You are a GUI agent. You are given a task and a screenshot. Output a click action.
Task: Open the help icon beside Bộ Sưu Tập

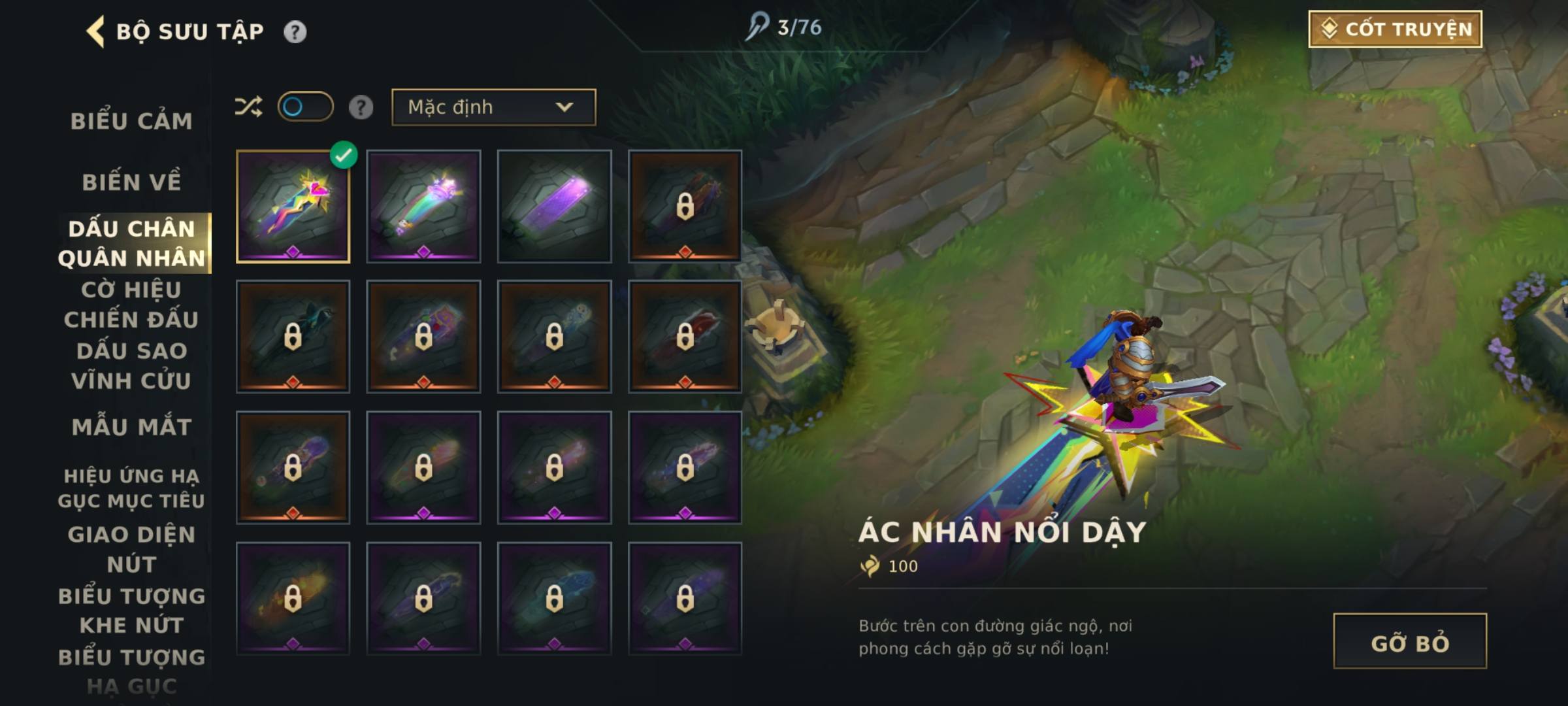click(295, 31)
